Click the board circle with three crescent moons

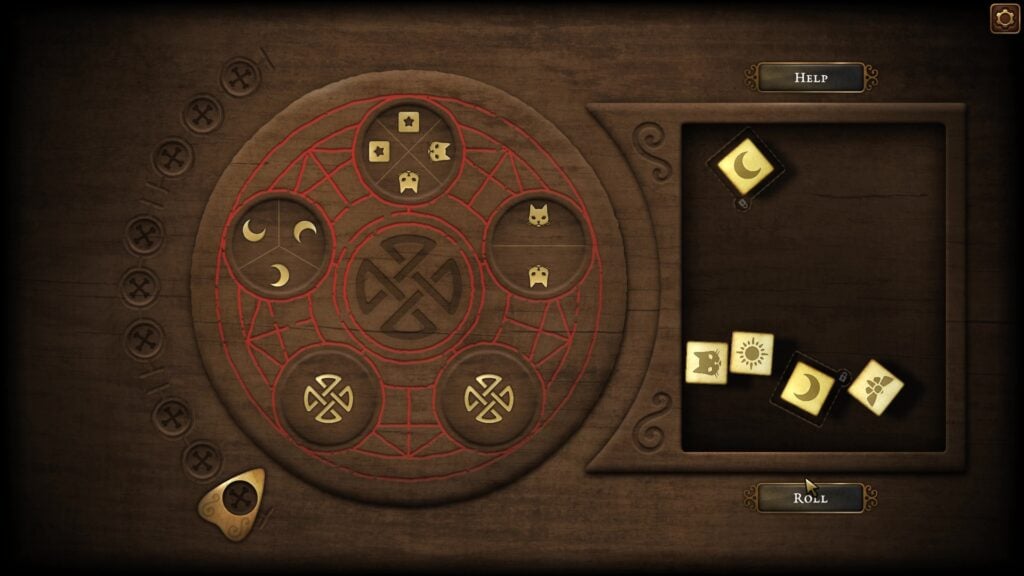(279, 246)
